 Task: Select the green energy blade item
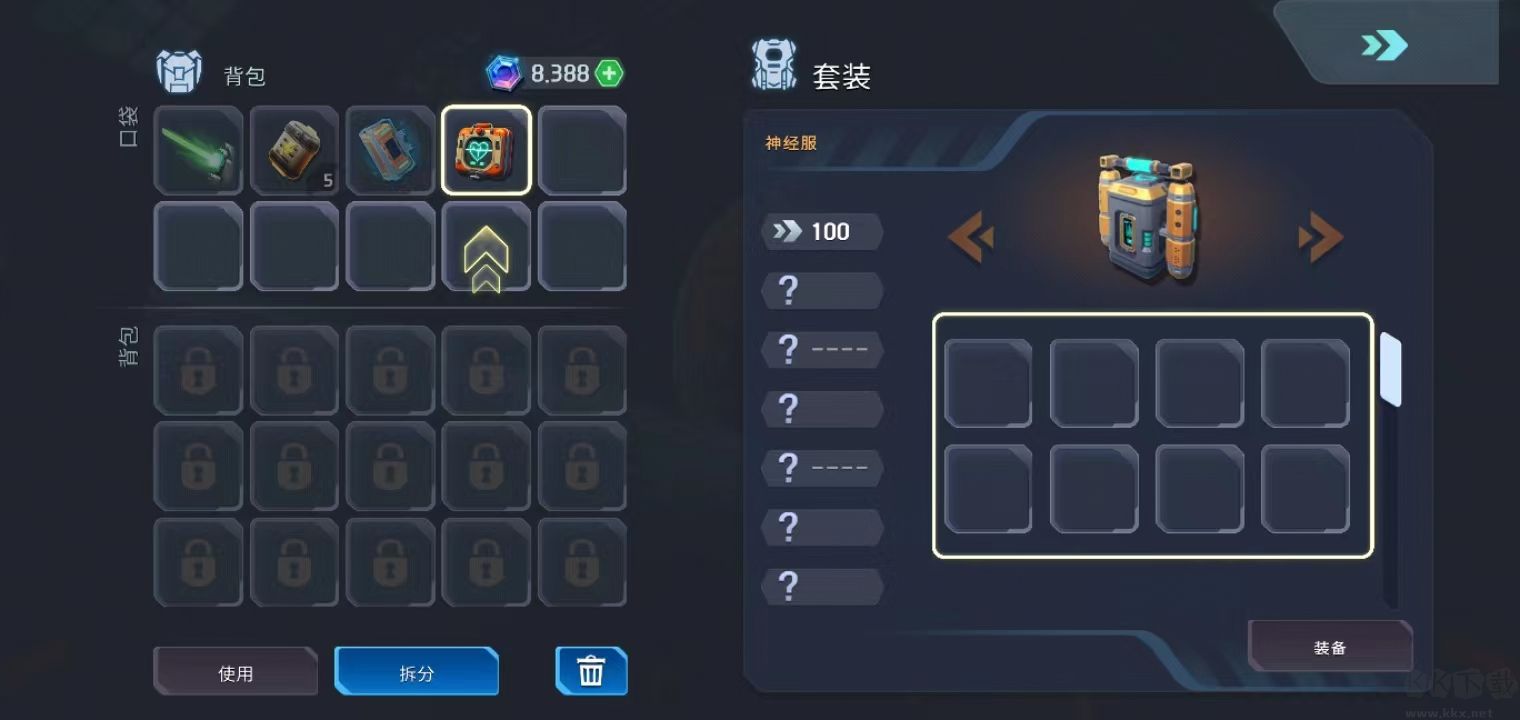pyautogui.click(x=198, y=151)
